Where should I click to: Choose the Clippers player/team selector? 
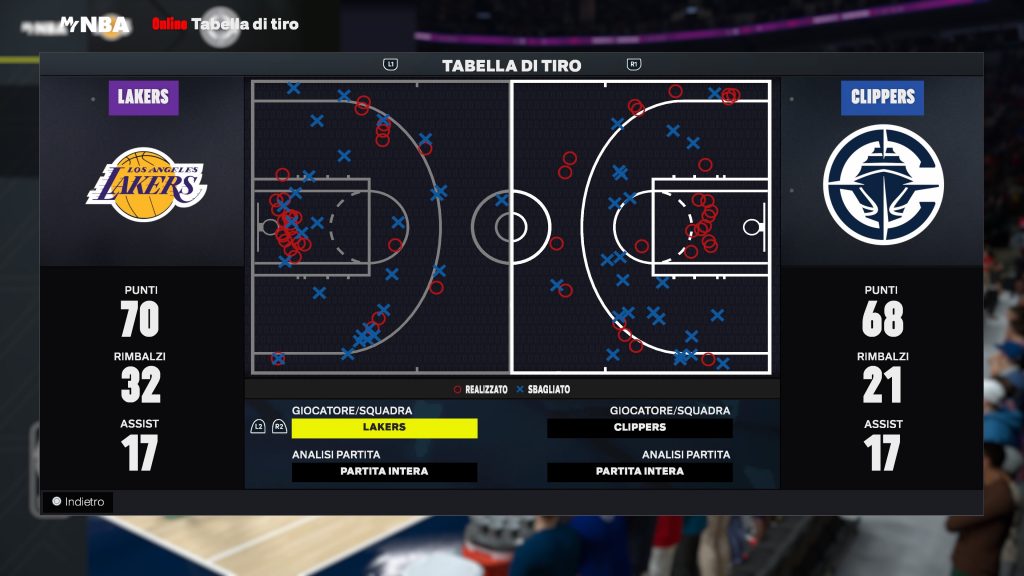click(x=640, y=428)
